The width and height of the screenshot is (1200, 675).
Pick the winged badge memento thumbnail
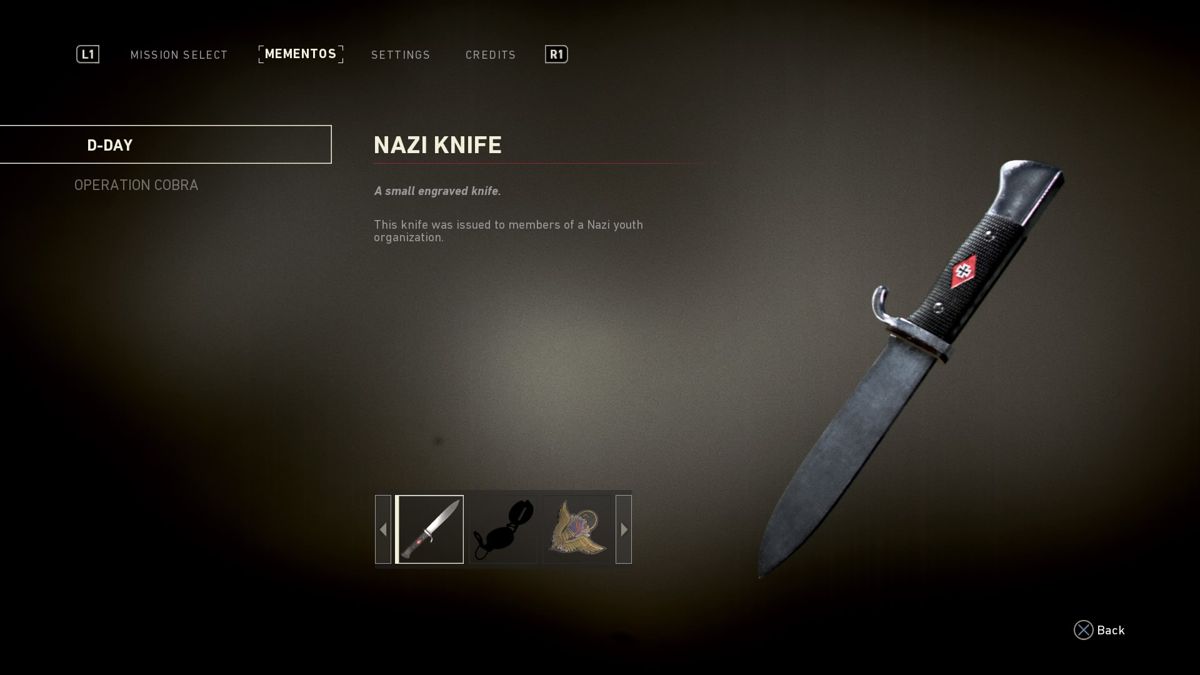(577, 529)
